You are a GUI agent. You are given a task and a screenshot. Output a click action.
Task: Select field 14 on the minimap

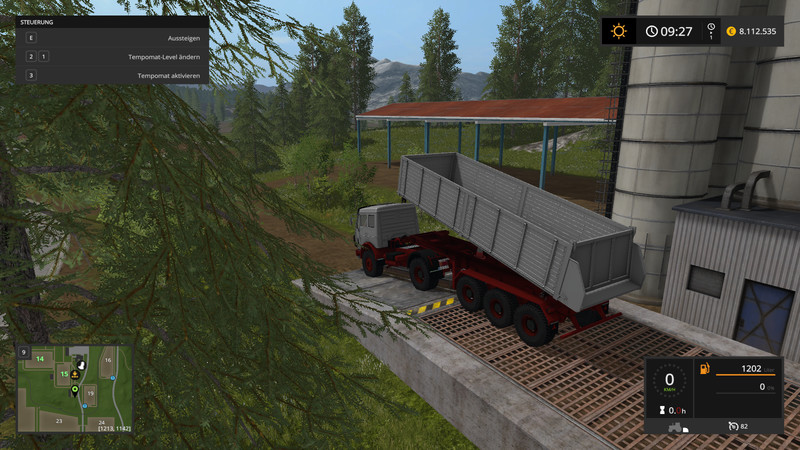click(40, 357)
